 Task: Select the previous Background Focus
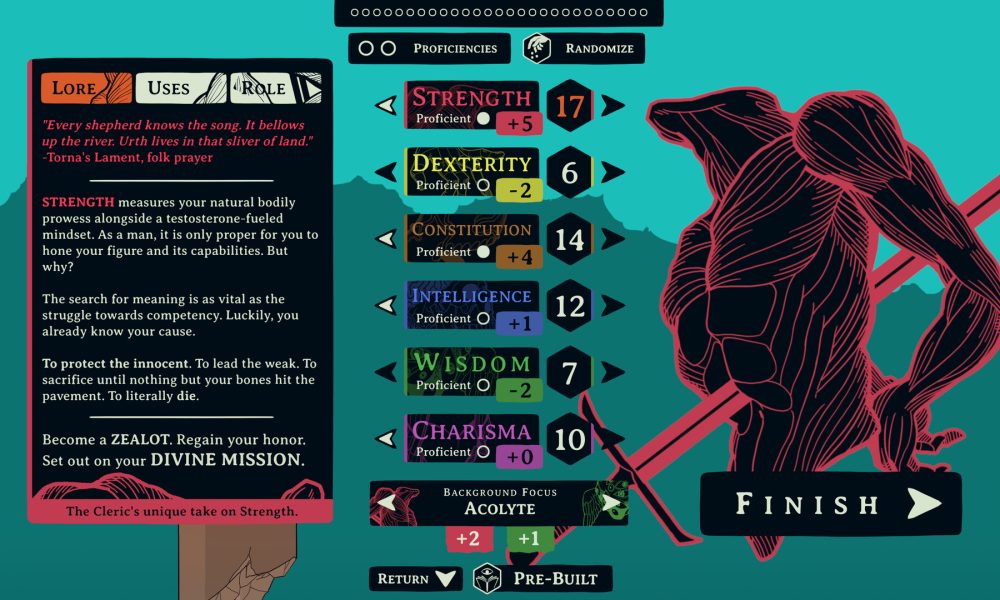pos(387,502)
